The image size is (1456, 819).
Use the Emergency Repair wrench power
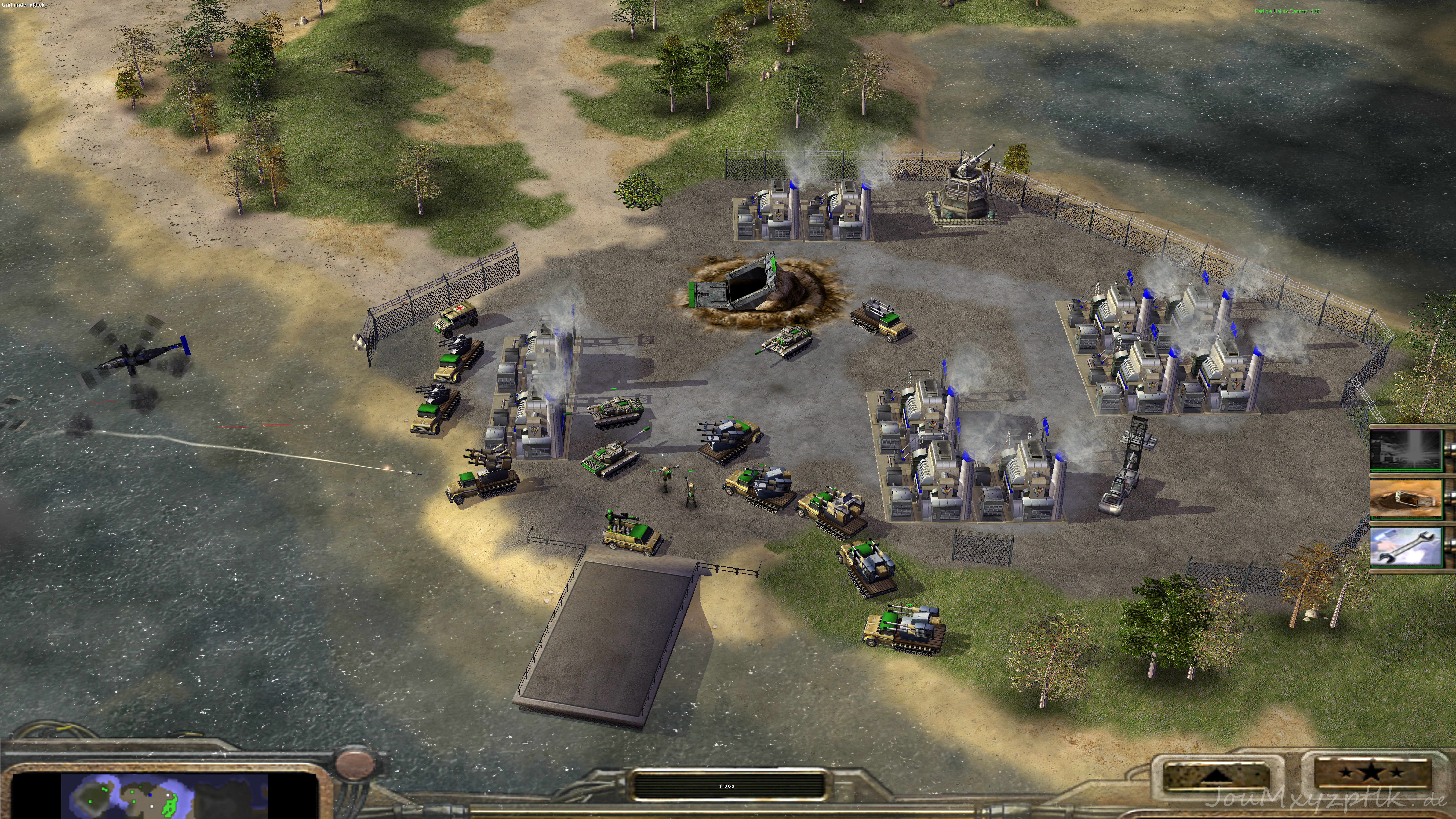(x=1406, y=547)
